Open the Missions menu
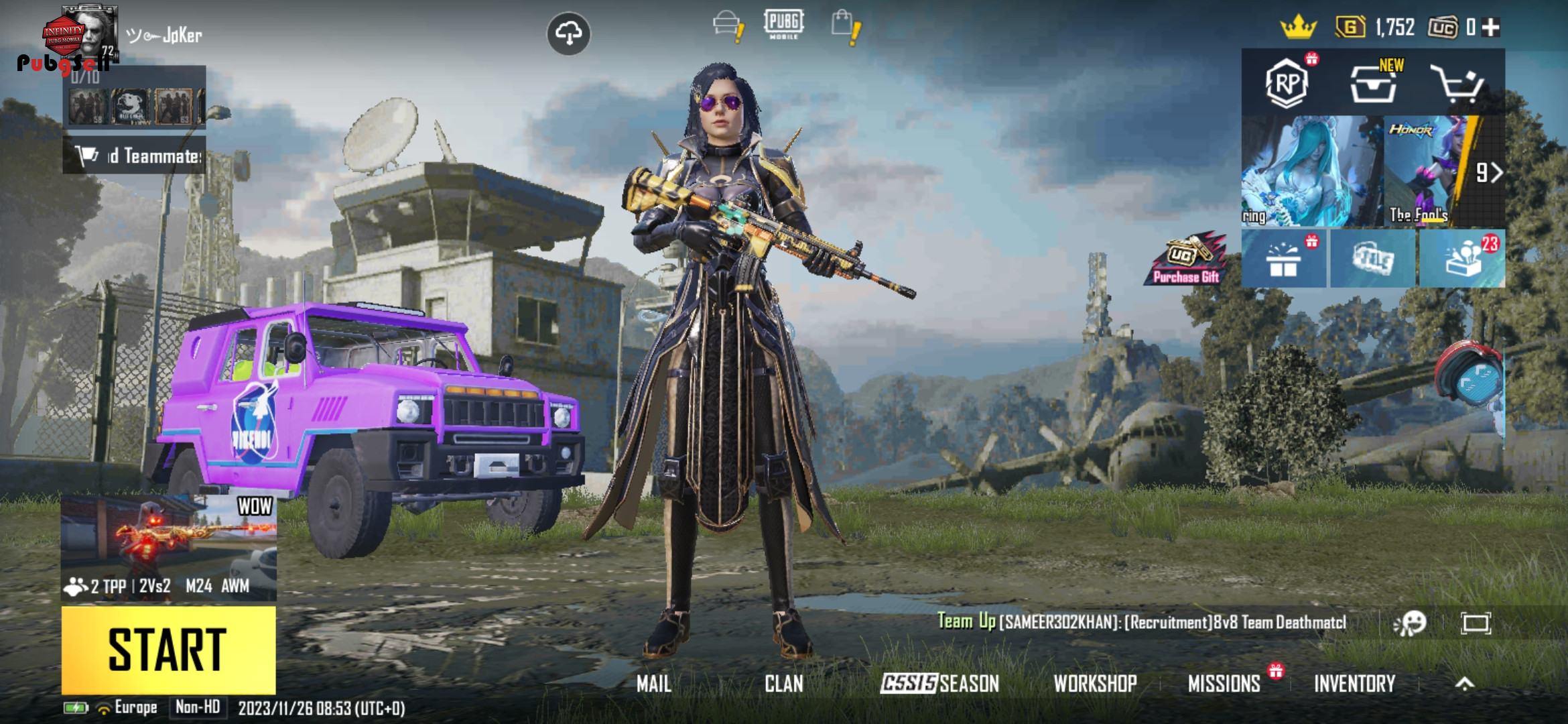This screenshot has width=1568, height=724. point(1224,684)
